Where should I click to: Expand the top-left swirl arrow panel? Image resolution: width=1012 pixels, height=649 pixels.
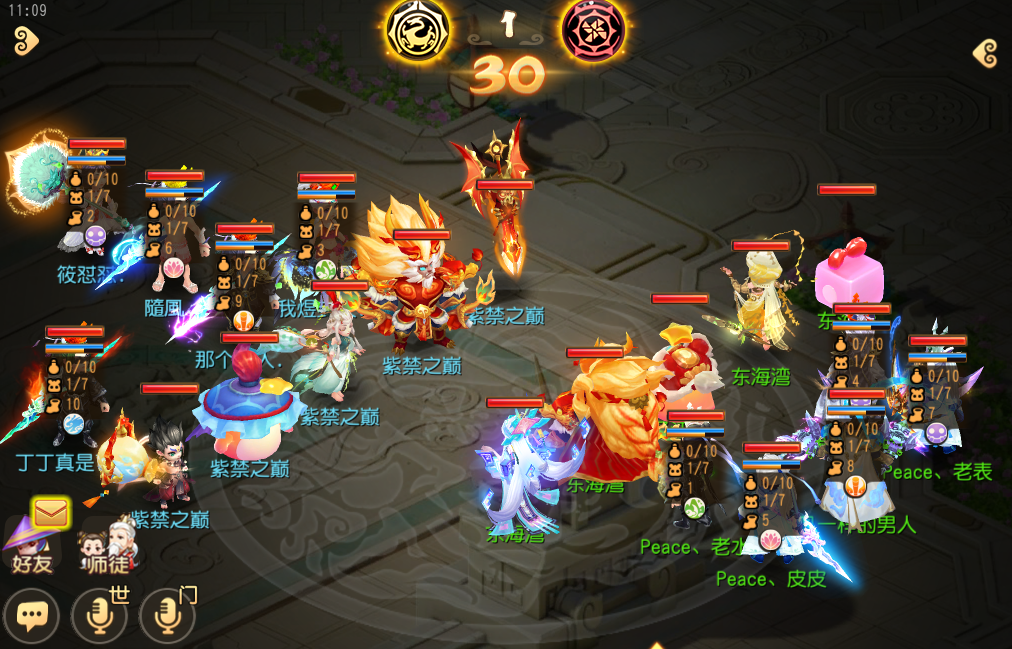(26, 41)
